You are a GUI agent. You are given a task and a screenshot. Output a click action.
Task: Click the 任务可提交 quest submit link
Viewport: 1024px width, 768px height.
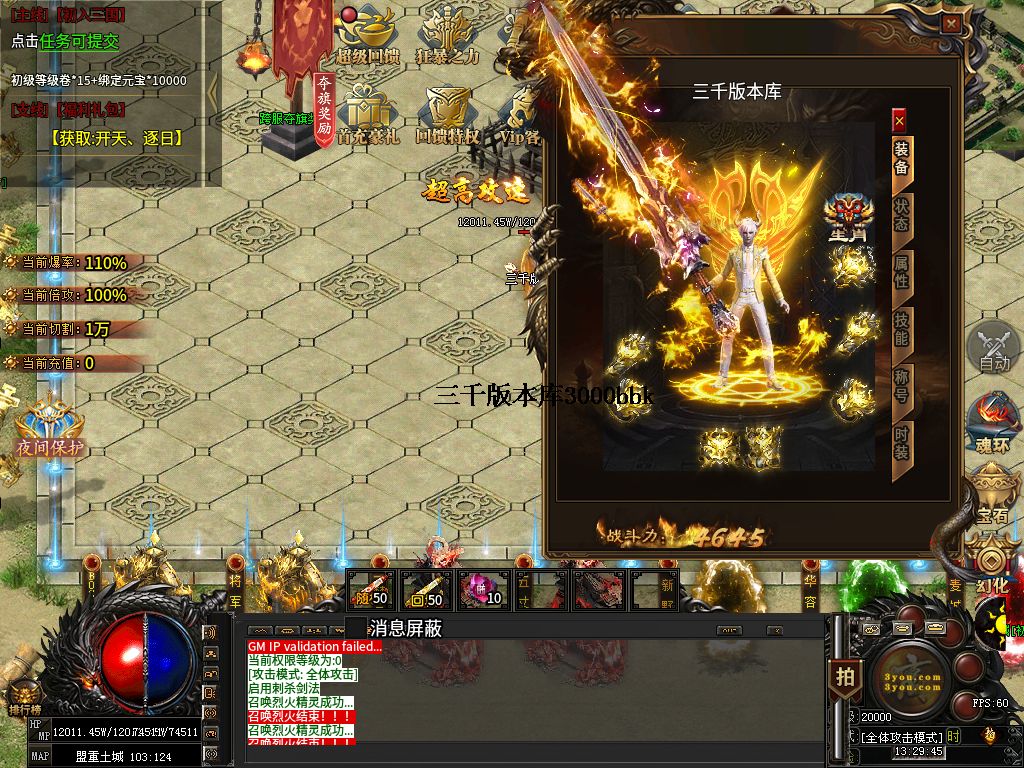(79, 41)
